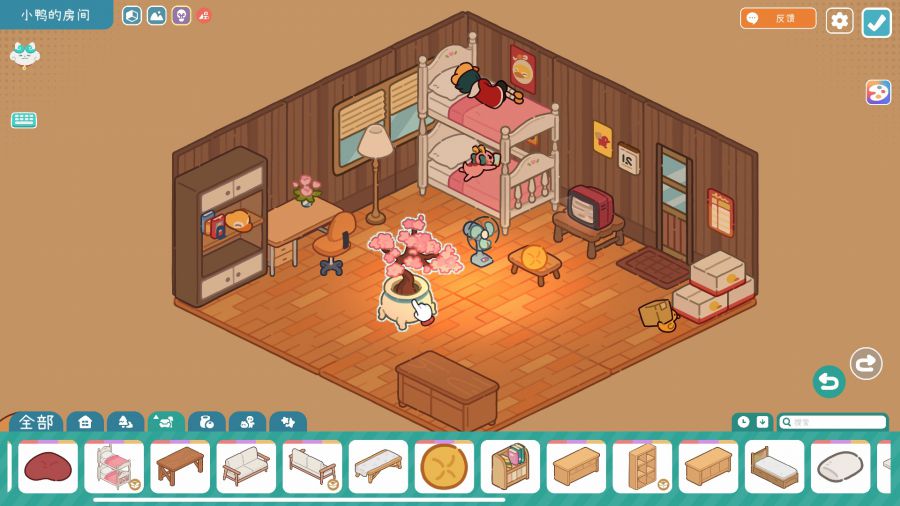Viewport: 900px width, 506px height.
Task: Select the 小鸭的房间 room title tab
Action: (55, 15)
